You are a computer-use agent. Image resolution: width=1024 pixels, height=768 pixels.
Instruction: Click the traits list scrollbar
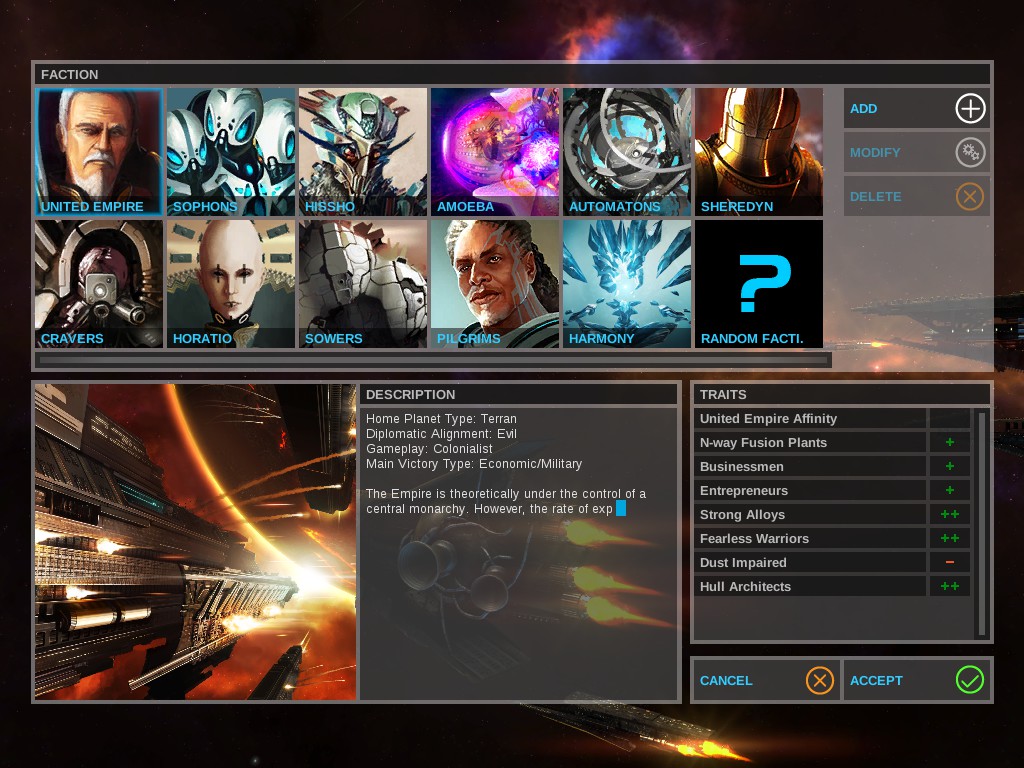coord(982,520)
